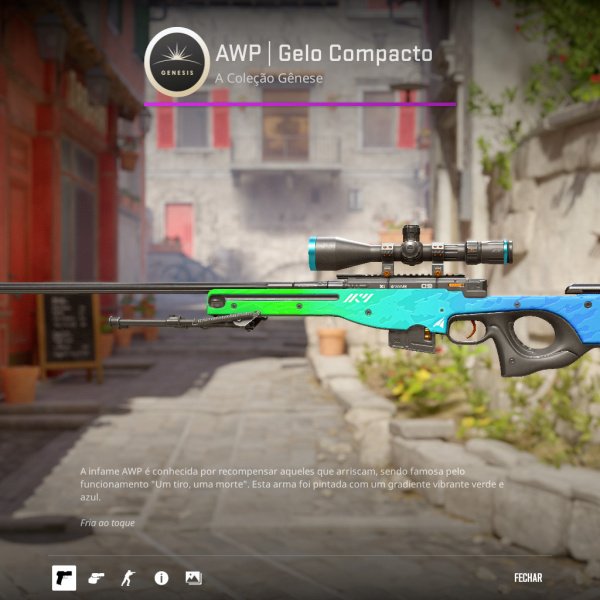Toggle the item info icon
The width and height of the screenshot is (600, 600).
pos(161,578)
